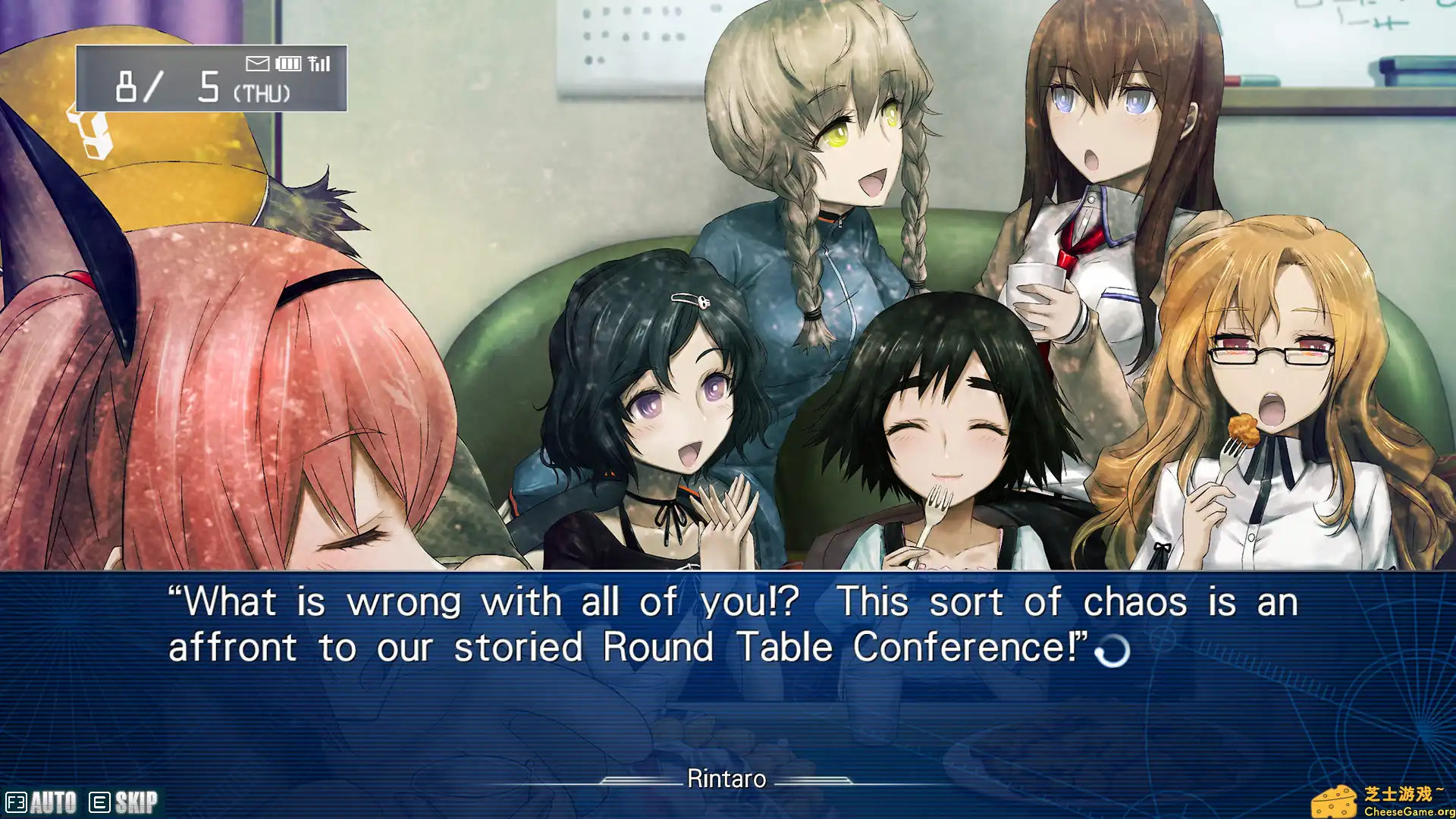Image resolution: width=1456 pixels, height=819 pixels.
Task: Click the signal strength bars icon
Action: point(318,64)
